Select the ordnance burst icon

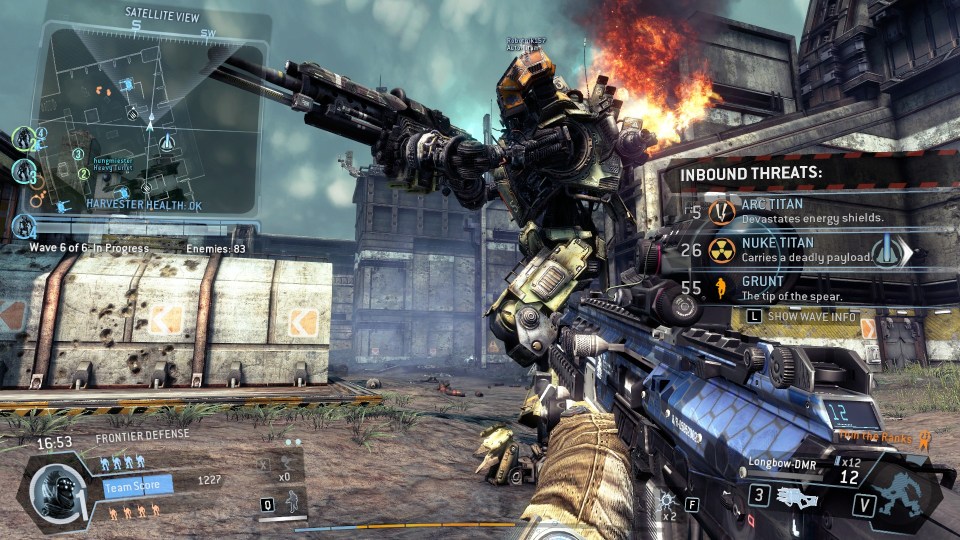tap(668, 499)
